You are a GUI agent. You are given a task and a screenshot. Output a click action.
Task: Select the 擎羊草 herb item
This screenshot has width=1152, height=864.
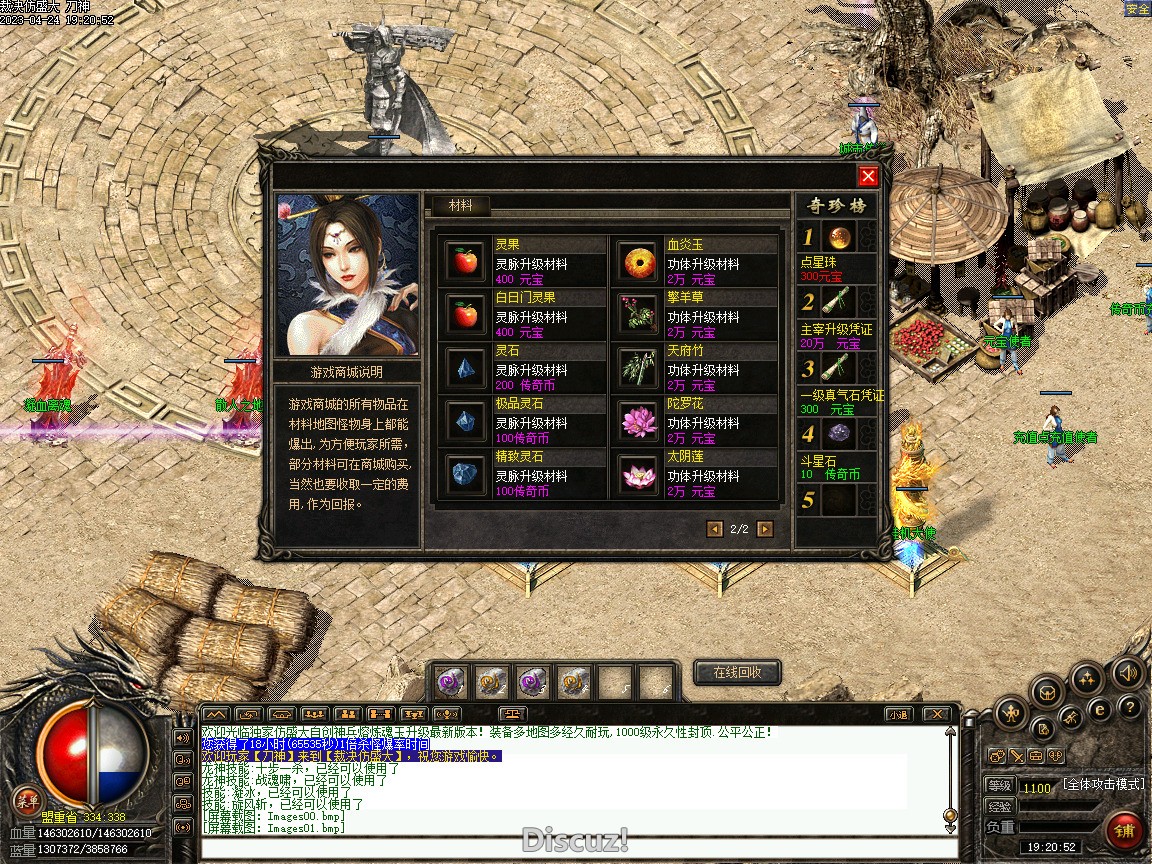pyautogui.click(x=637, y=315)
